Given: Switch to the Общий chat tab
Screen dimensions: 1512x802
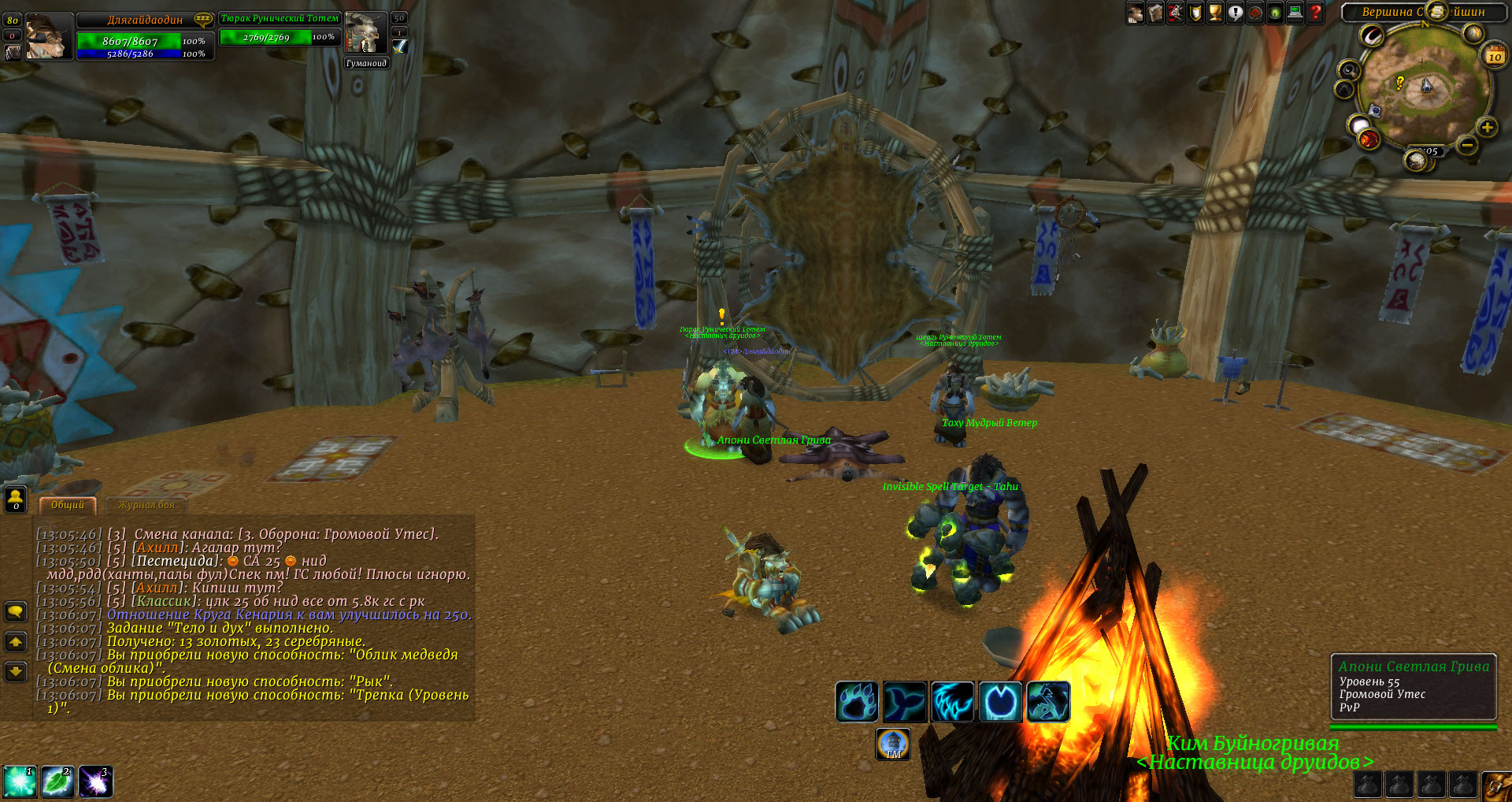Looking at the screenshot, I should click(68, 505).
